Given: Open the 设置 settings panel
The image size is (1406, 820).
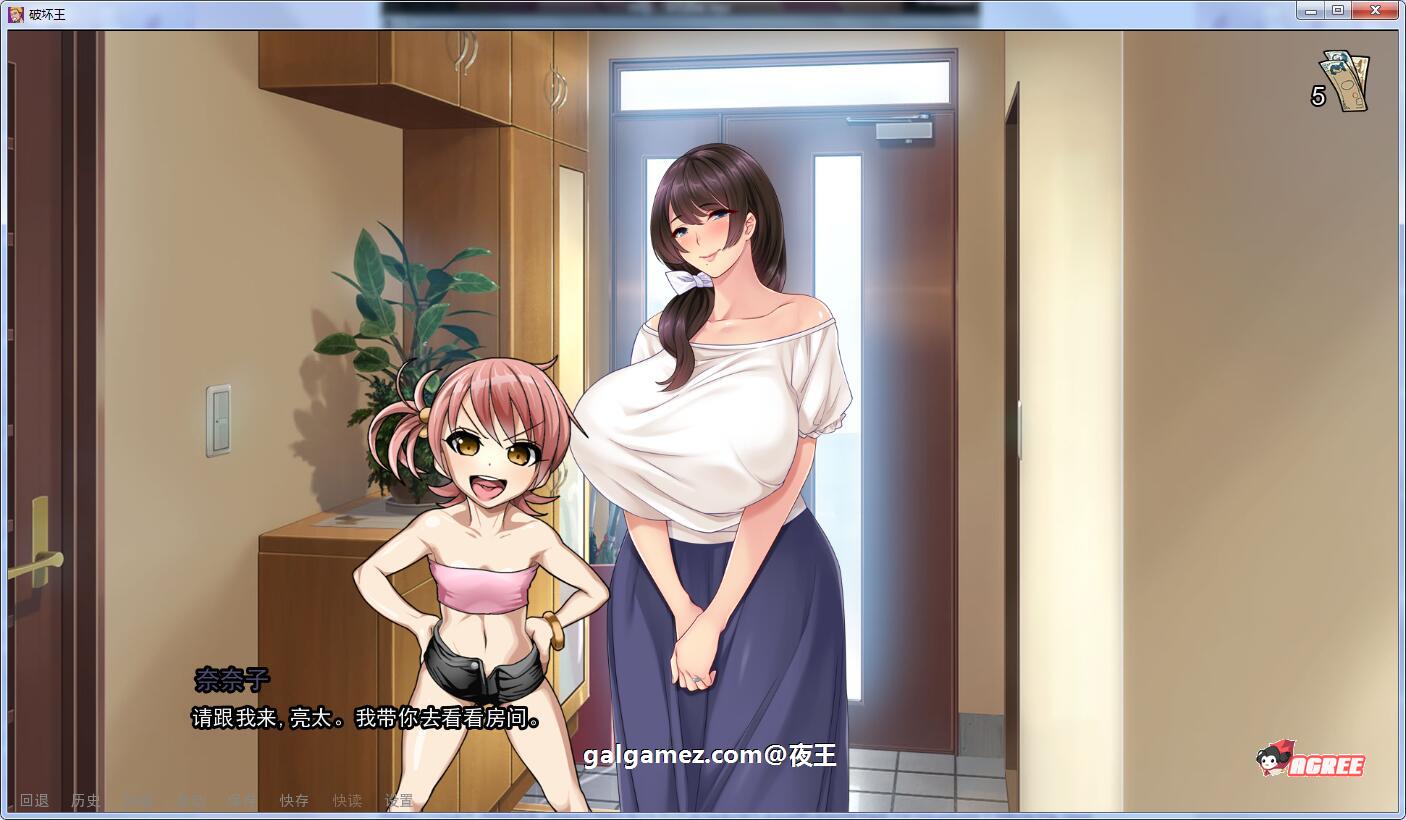Looking at the screenshot, I should click(398, 800).
